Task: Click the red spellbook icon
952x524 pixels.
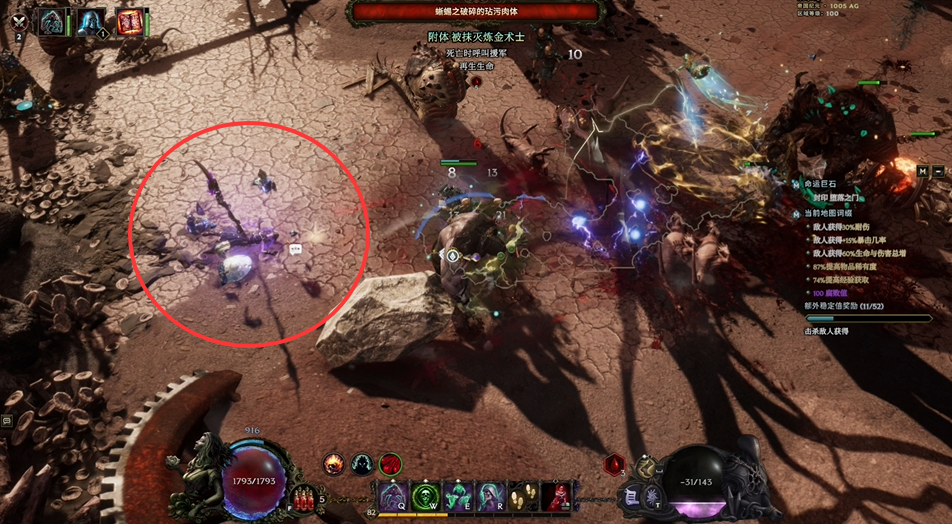Action: click(129, 22)
